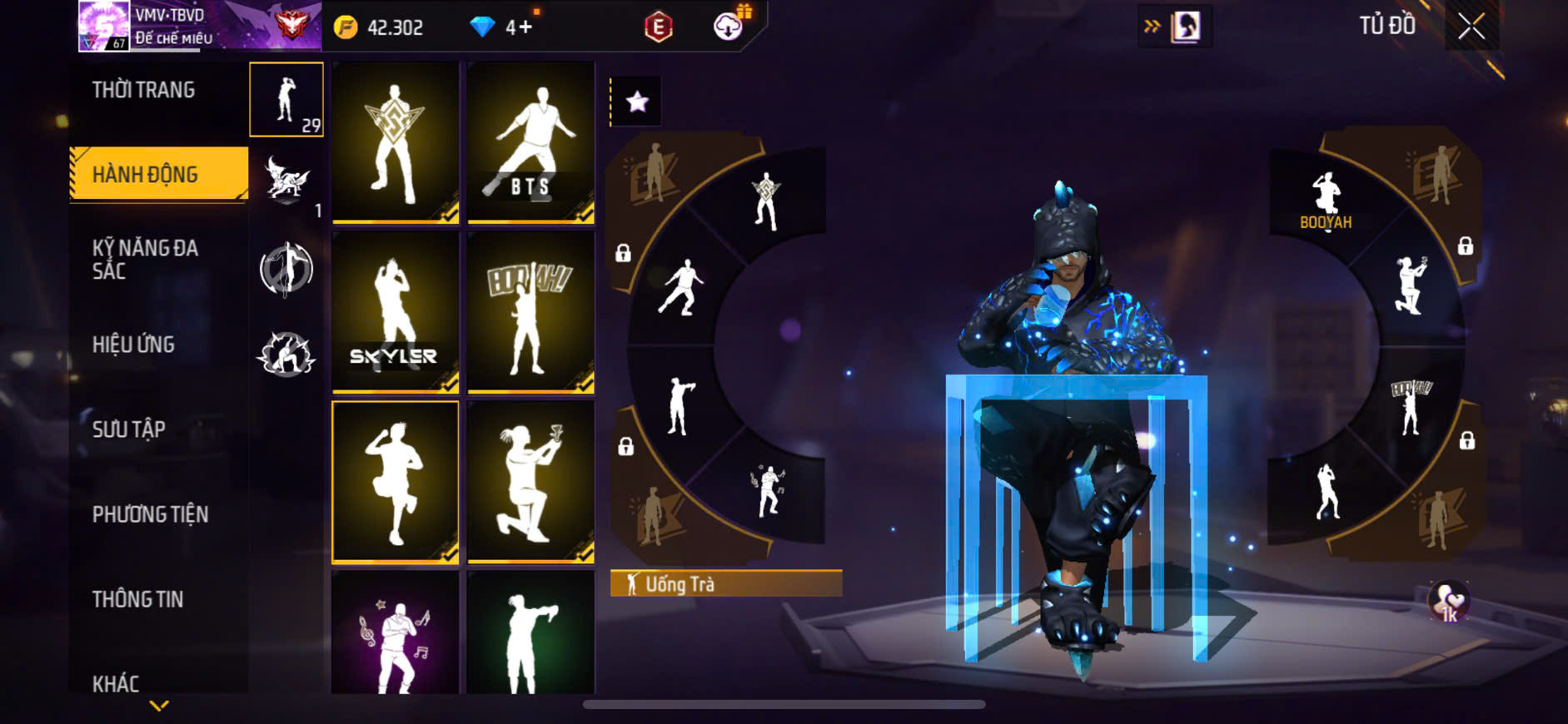Show the Phương Tiện category

[x=150, y=514]
